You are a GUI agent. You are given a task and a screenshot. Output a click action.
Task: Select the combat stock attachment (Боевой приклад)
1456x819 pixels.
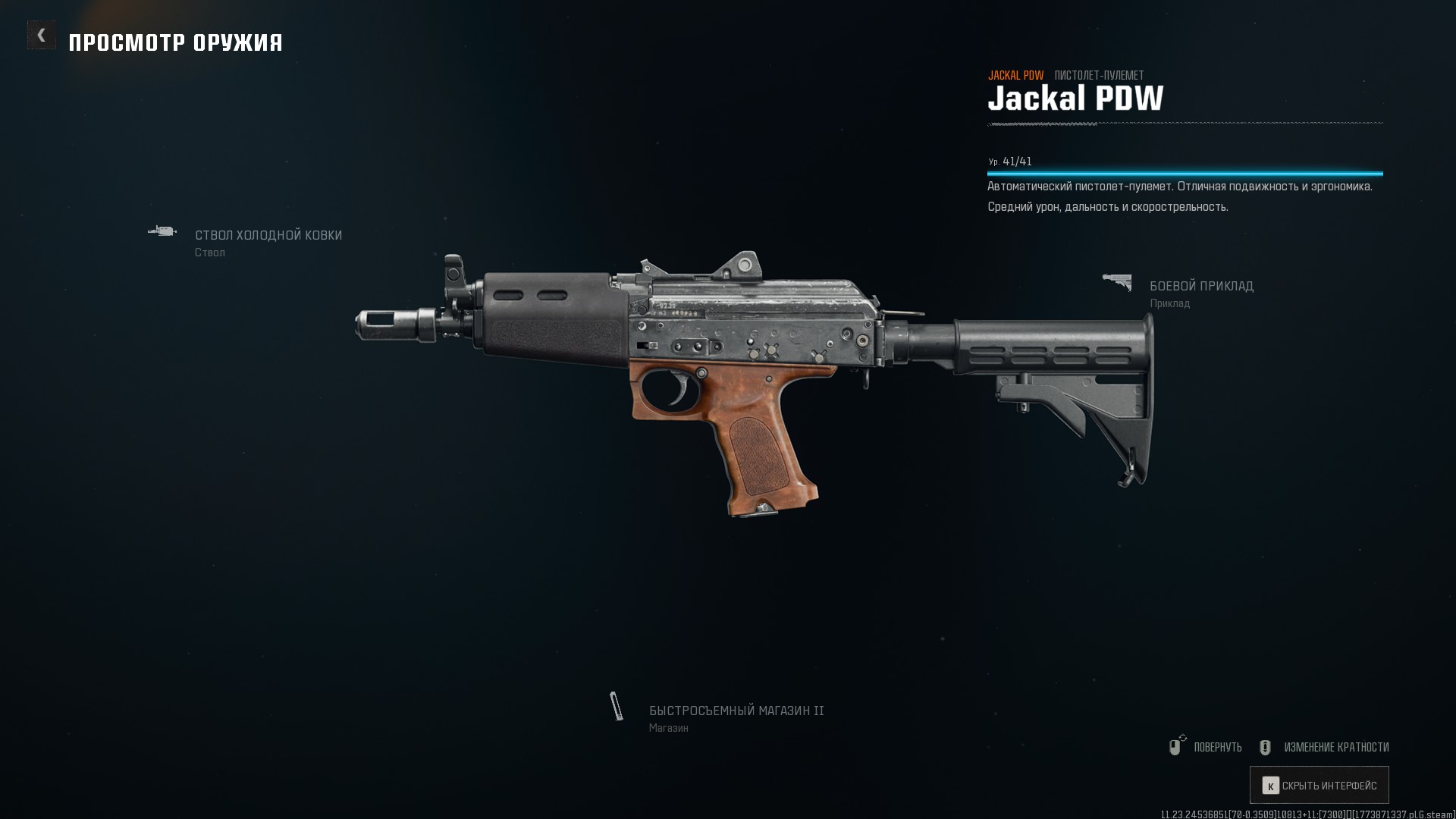click(x=1200, y=287)
